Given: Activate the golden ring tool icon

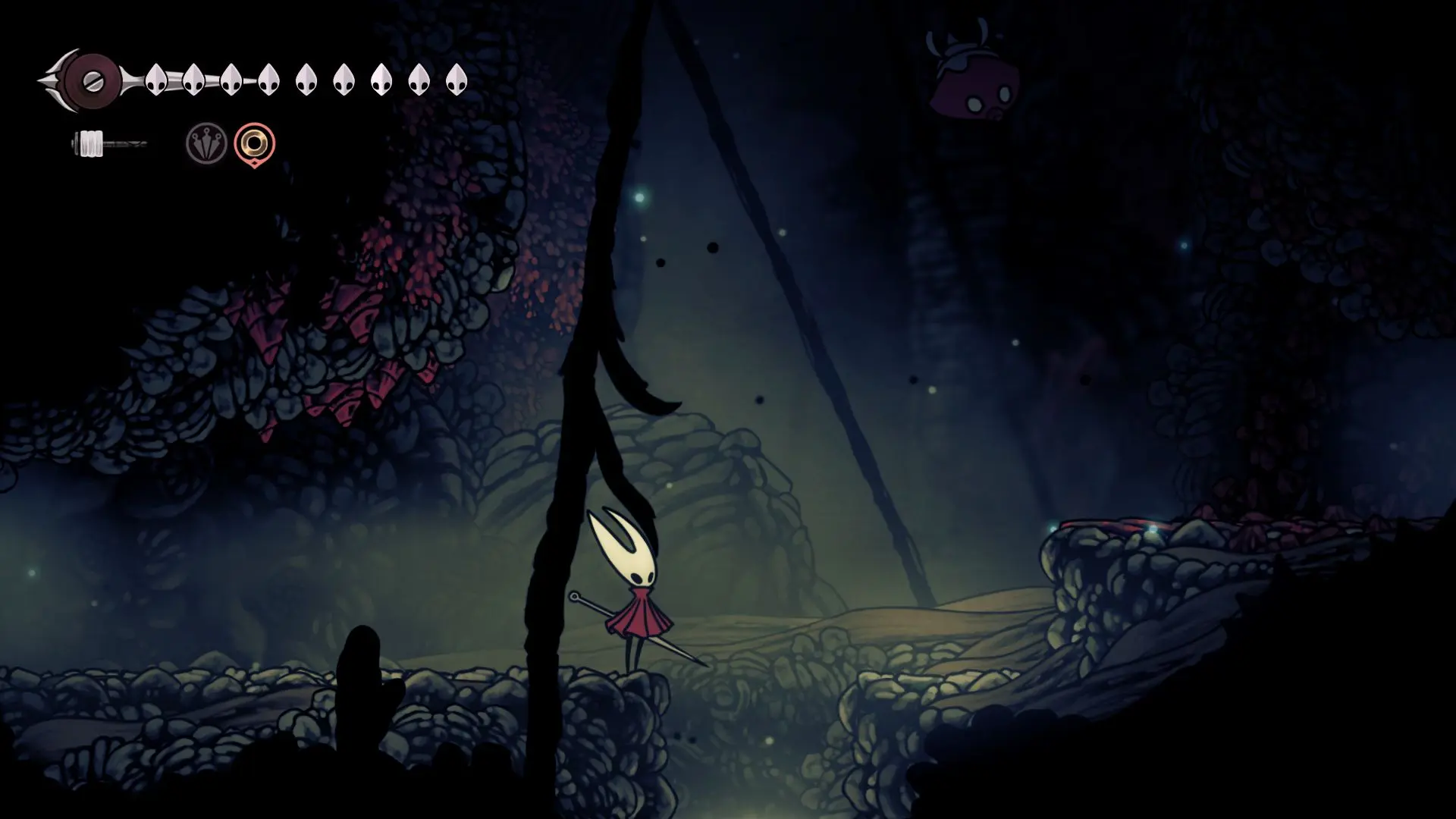Looking at the screenshot, I should pos(254,143).
